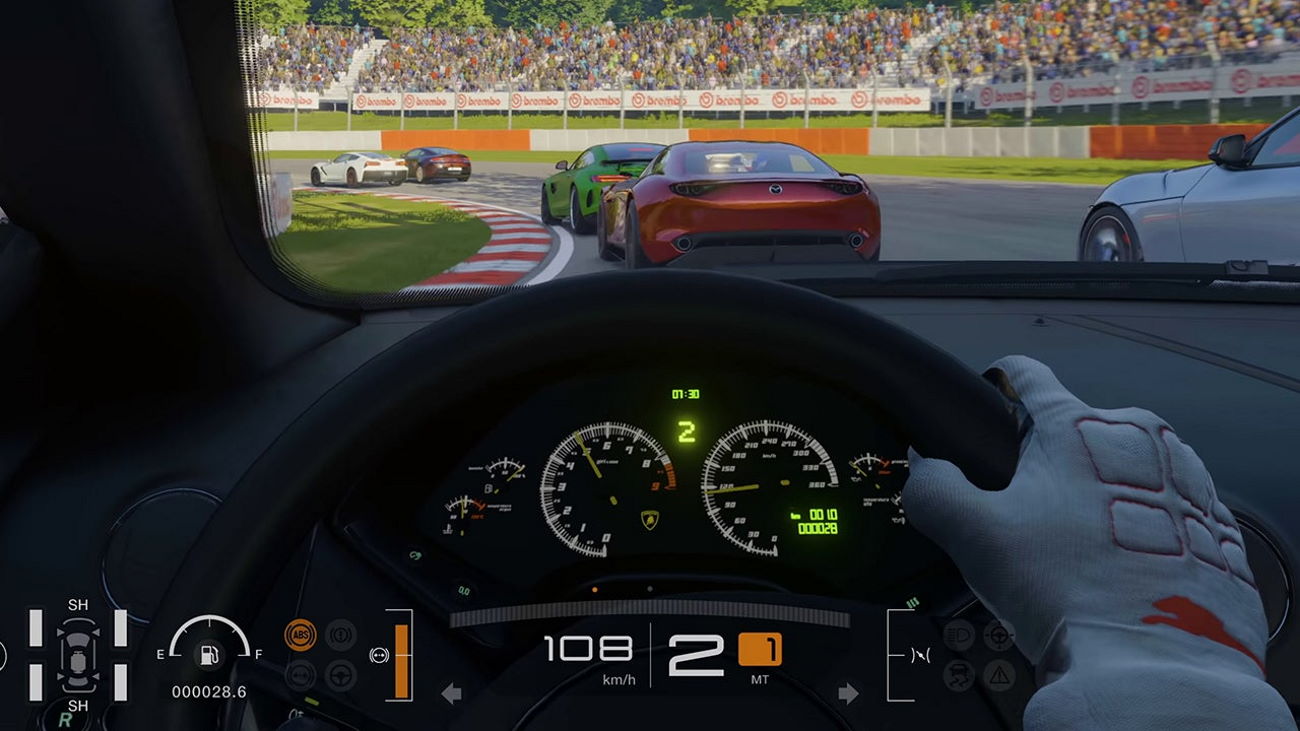The height and width of the screenshot is (731, 1300).
Task: Click the headset radar icon near the orange bar
Action: pos(379,654)
